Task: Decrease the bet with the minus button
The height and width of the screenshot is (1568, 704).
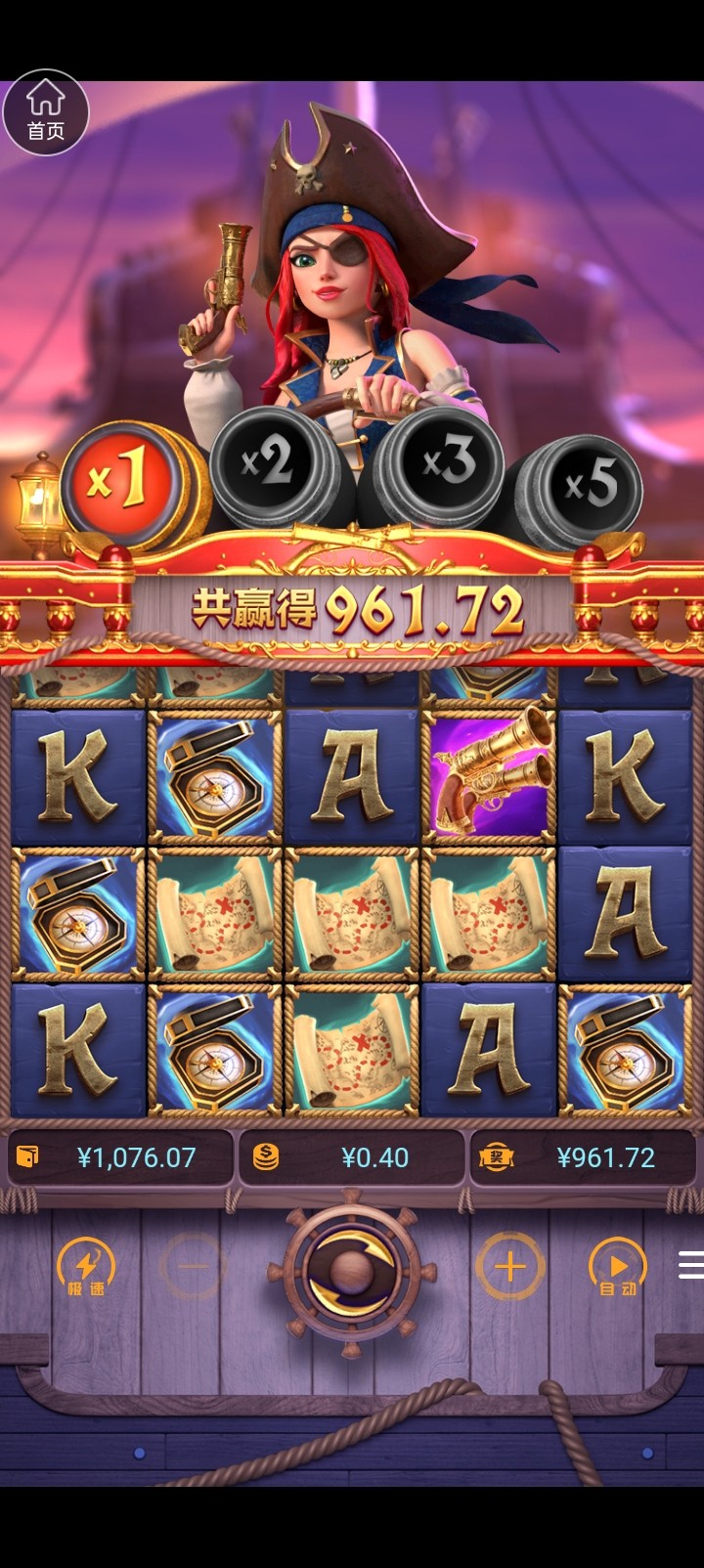Action: [x=194, y=1267]
